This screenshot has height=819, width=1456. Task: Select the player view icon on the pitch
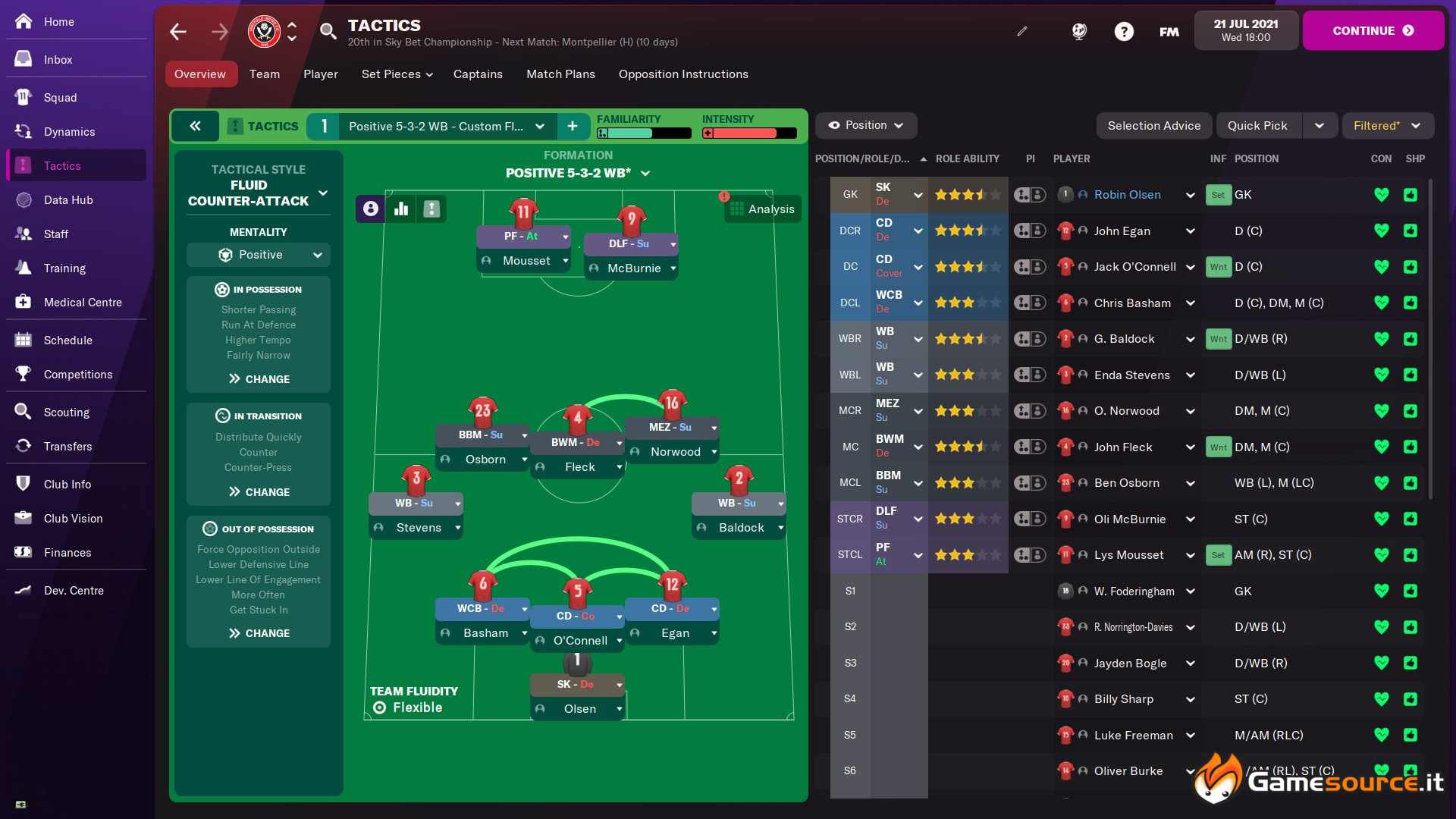[369, 209]
